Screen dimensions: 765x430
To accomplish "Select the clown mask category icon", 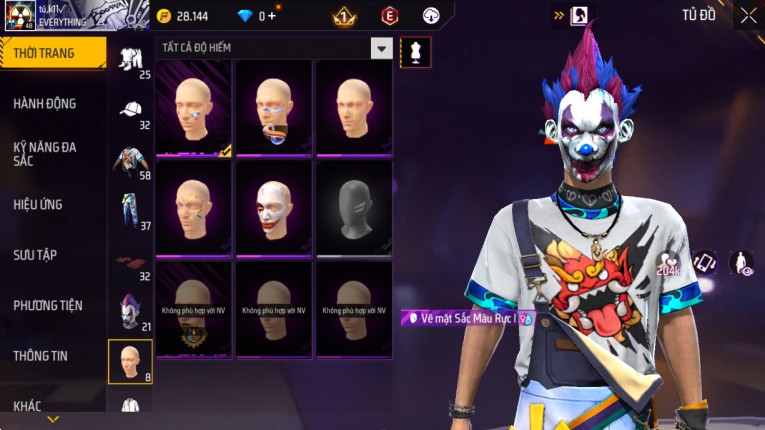I will pyautogui.click(x=130, y=310).
